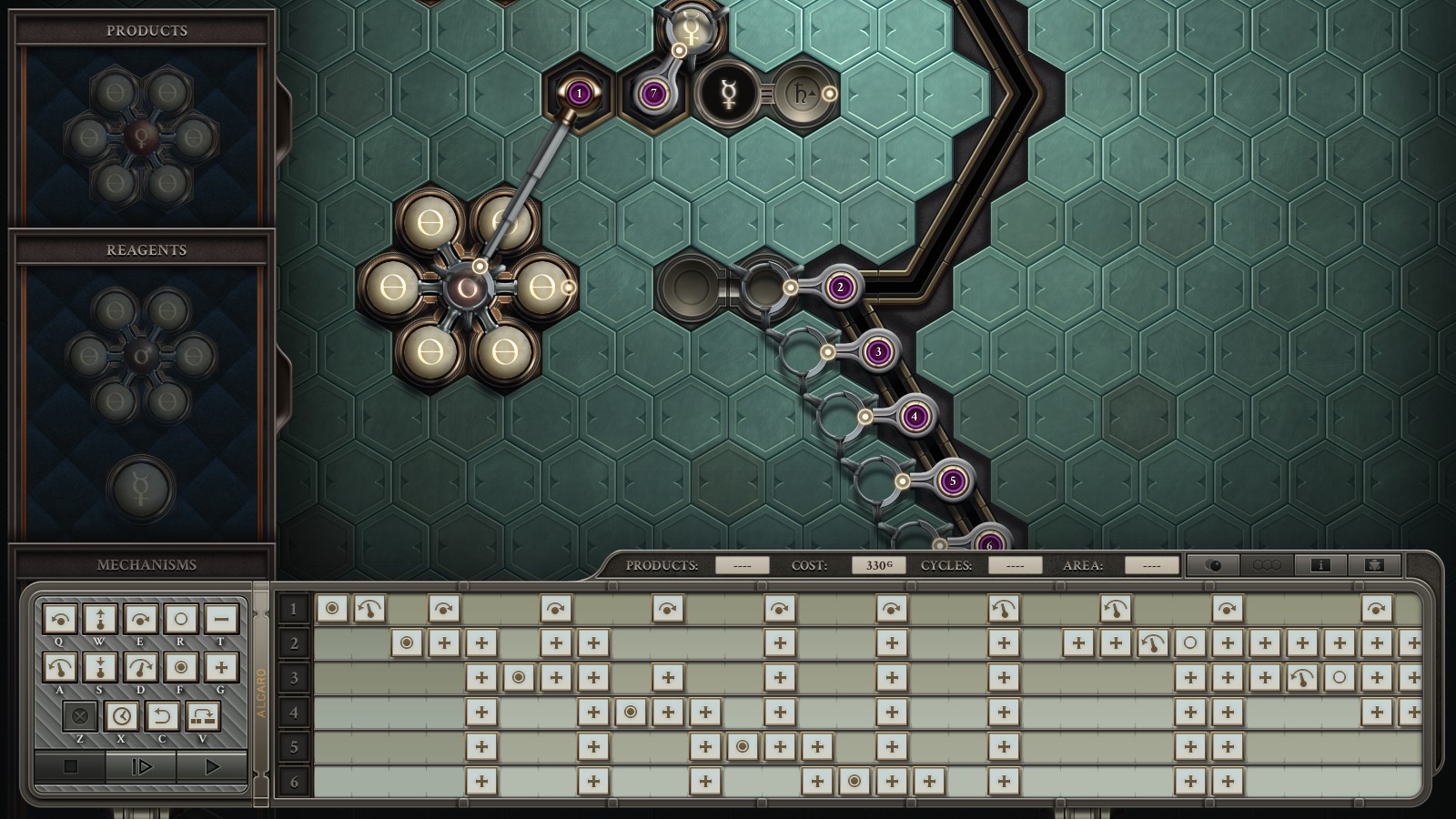The height and width of the screenshot is (819, 1456).
Task: Select the reset instruction (curved arrow)
Action: (162, 717)
